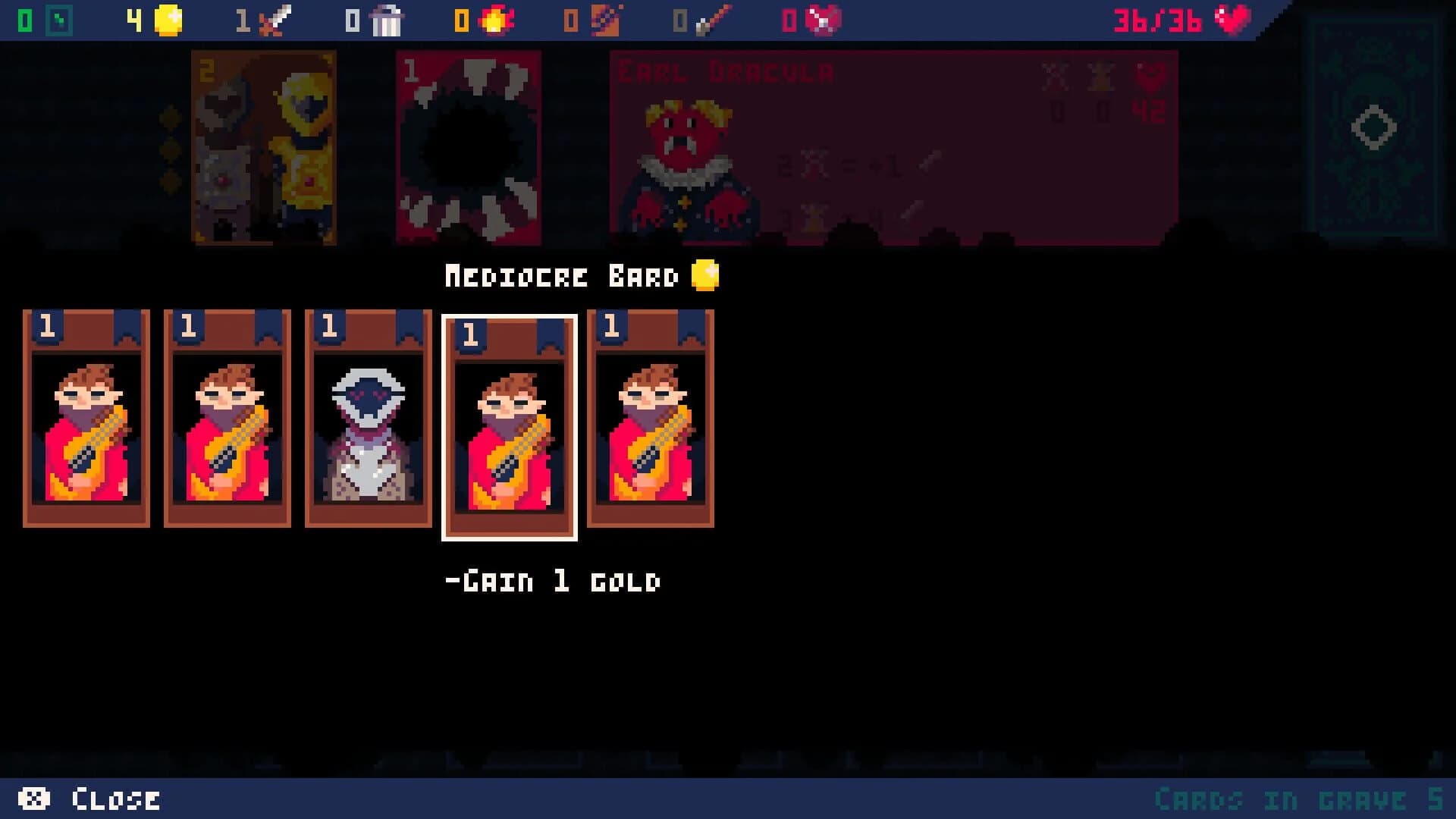The width and height of the screenshot is (1456, 819).
Task: Click the trash can discard icon
Action: (385, 20)
